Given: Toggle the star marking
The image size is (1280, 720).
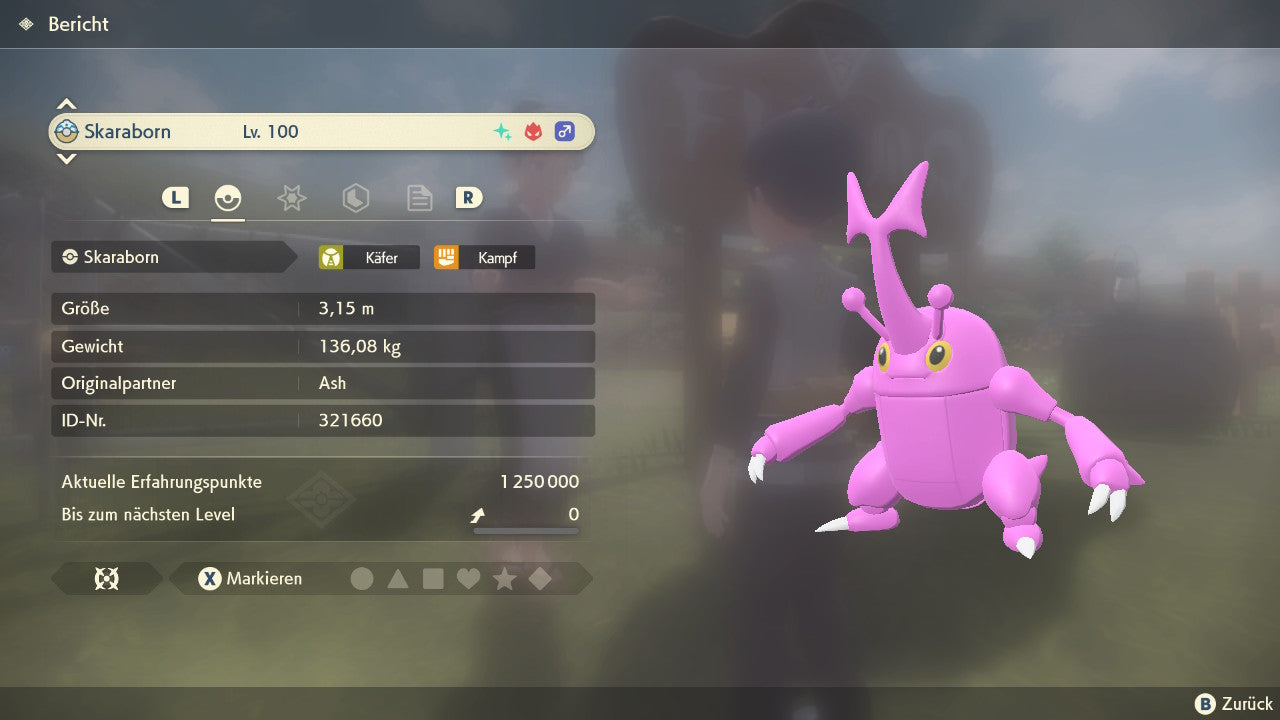Looking at the screenshot, I should (504, 579).
